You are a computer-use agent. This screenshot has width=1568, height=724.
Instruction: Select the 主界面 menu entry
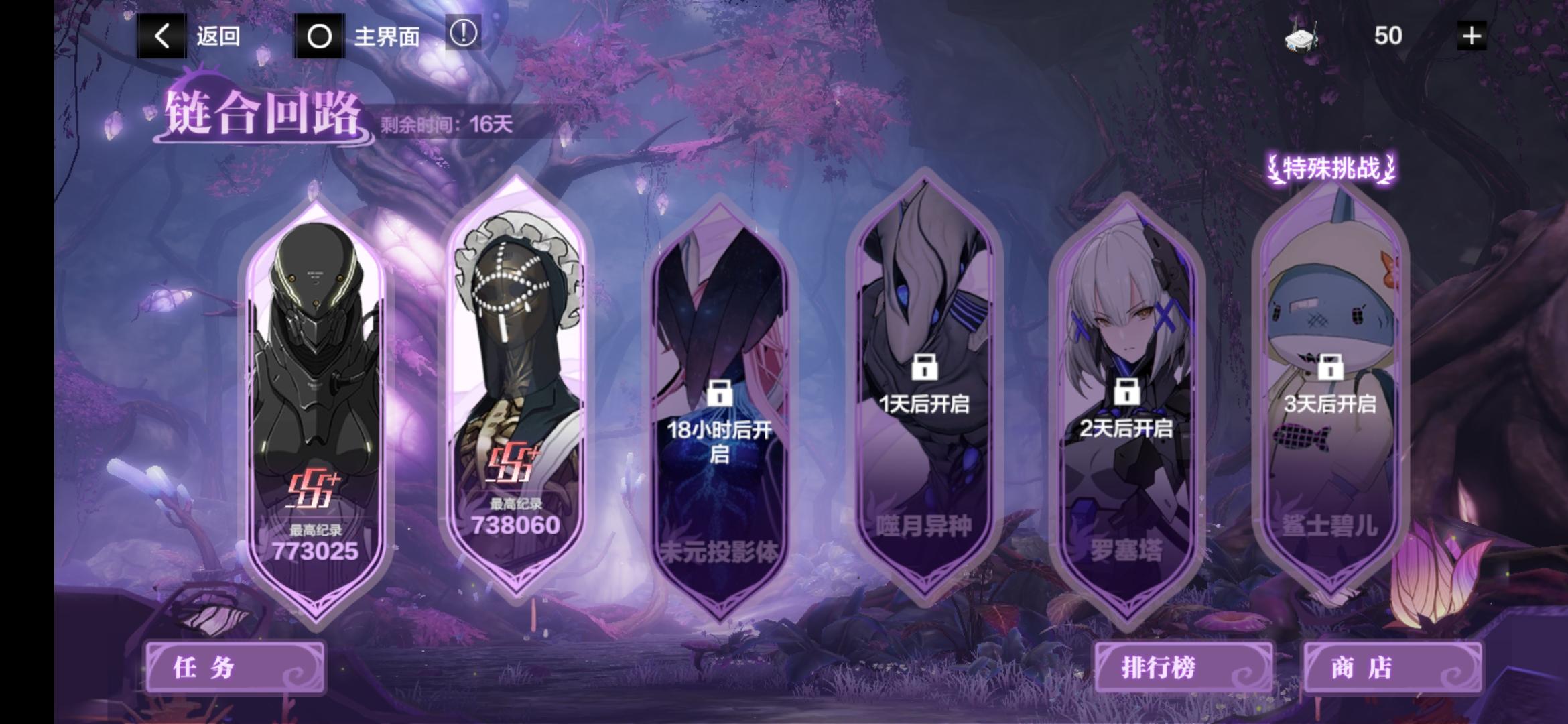coord(387,37)
